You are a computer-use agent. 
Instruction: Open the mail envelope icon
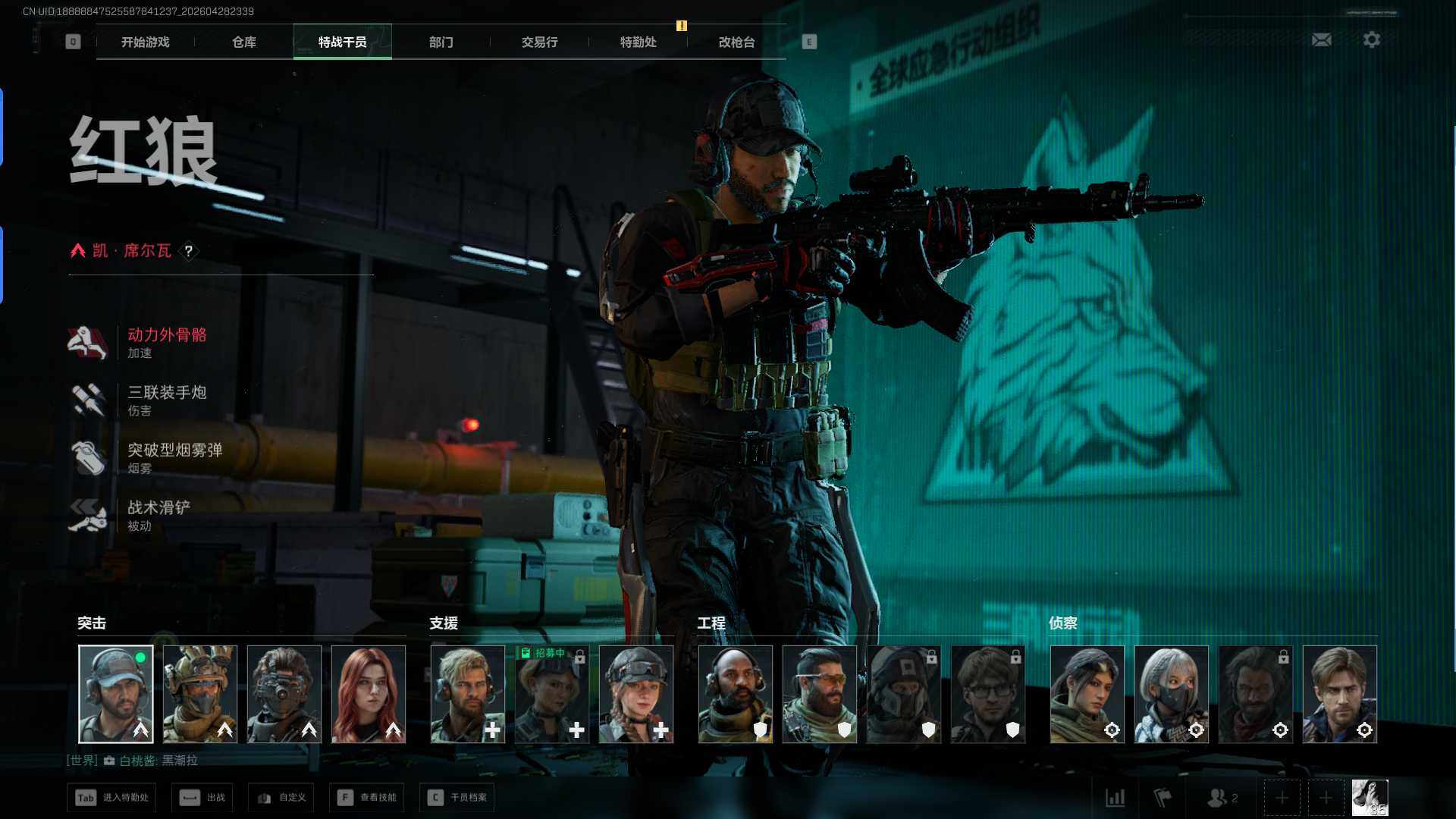[x=1321, y=39]
